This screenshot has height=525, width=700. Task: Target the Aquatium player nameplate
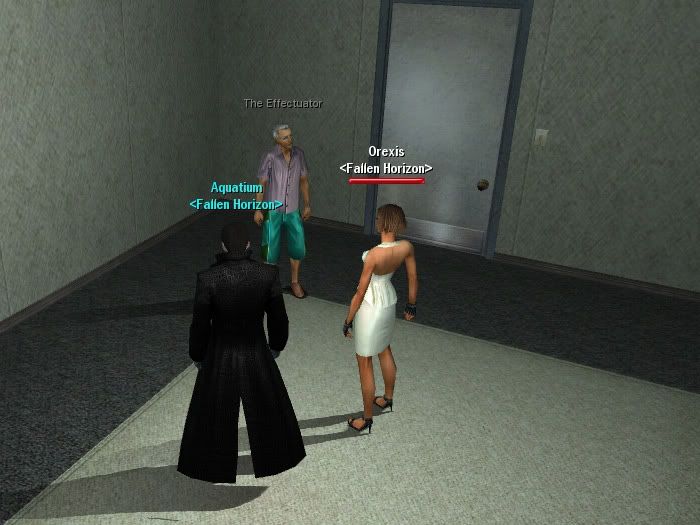[x=236, y=188]
